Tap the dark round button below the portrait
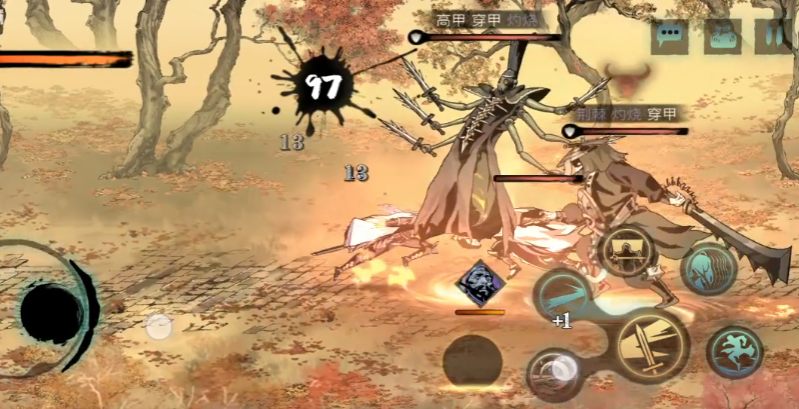This screenshot has height=409, width=799. pyautogui.click(x=472, y=361)
